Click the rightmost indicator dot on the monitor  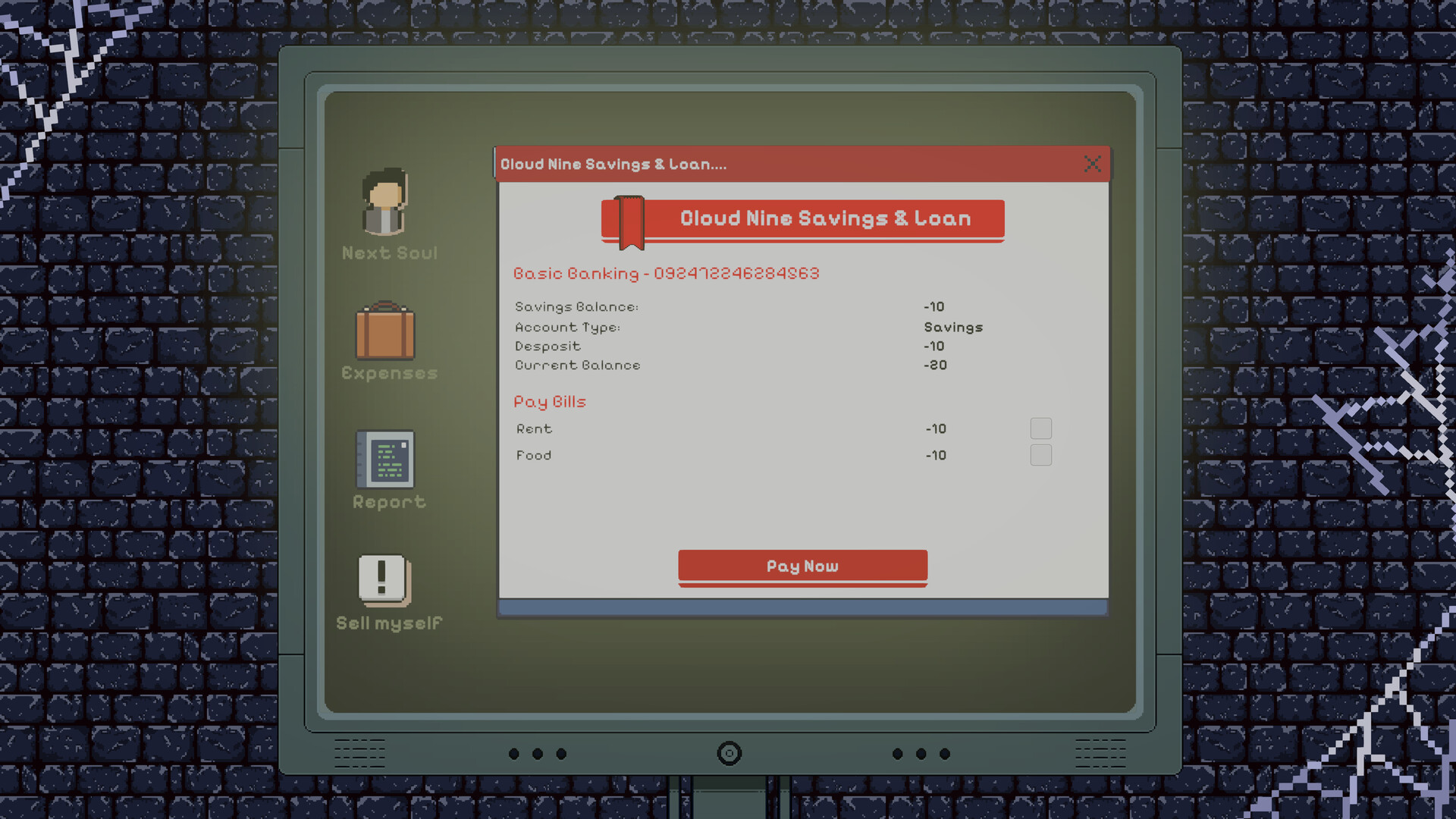[944, 754]
